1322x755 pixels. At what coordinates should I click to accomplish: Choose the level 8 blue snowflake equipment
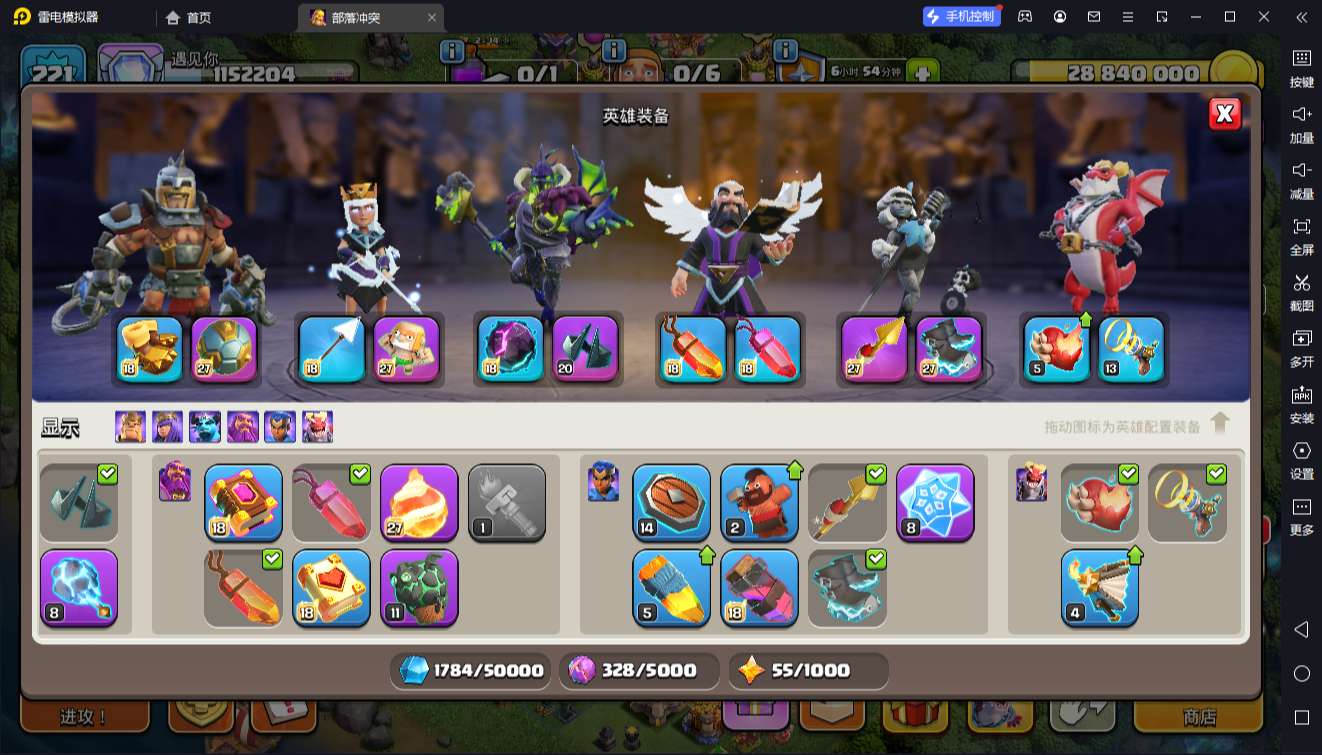click(935, 502)
